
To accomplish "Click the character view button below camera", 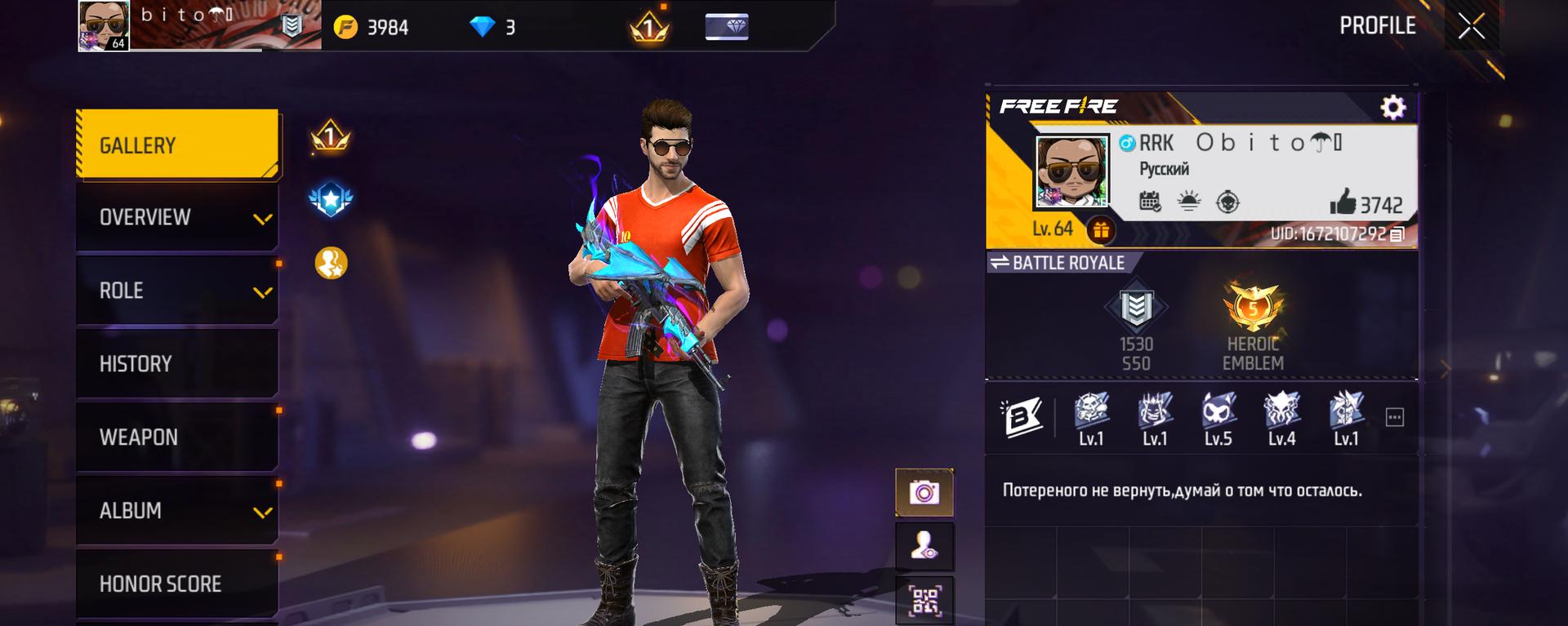I will click(x=924, y=546).
